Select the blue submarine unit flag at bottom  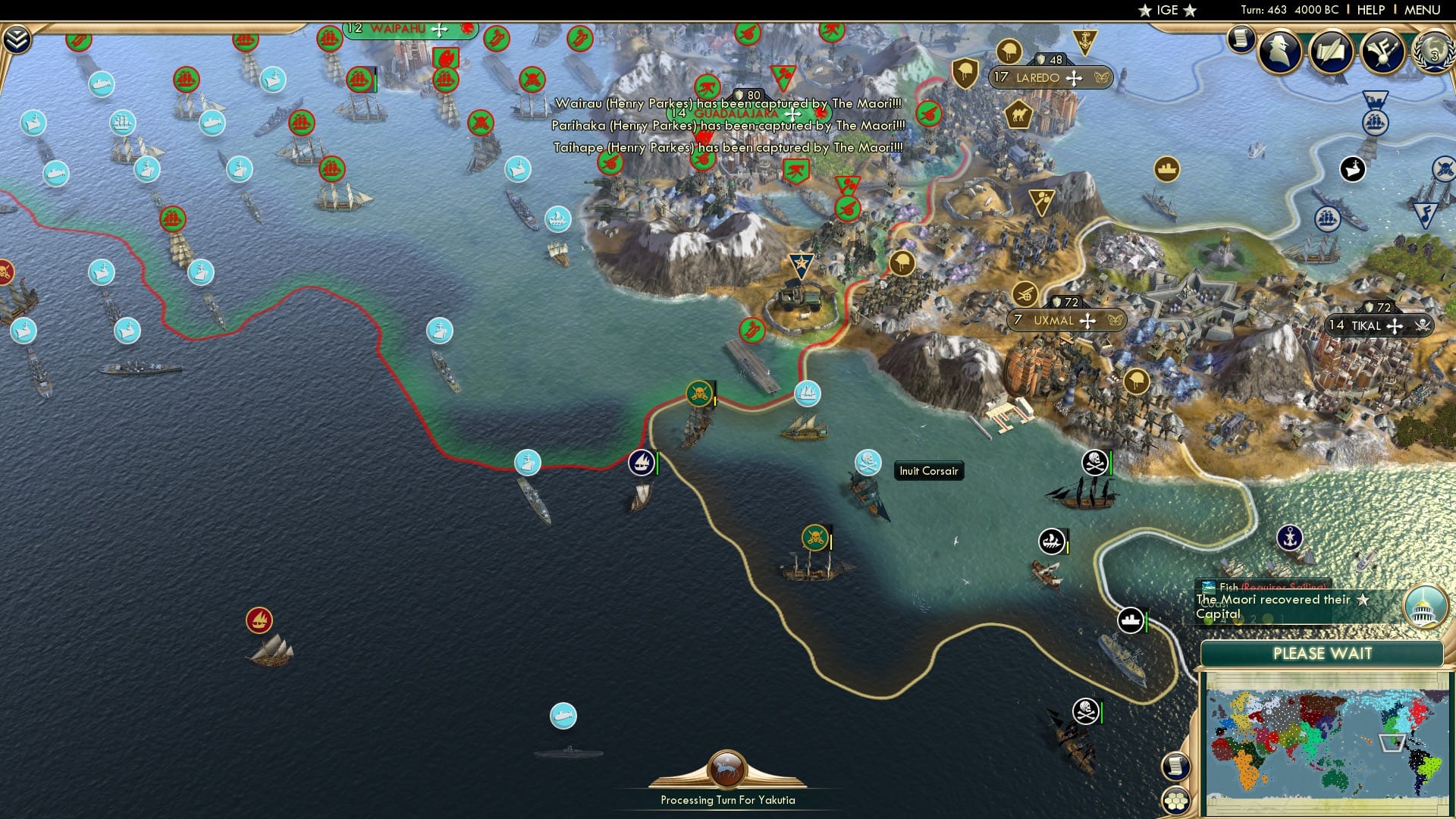(562, 714)
